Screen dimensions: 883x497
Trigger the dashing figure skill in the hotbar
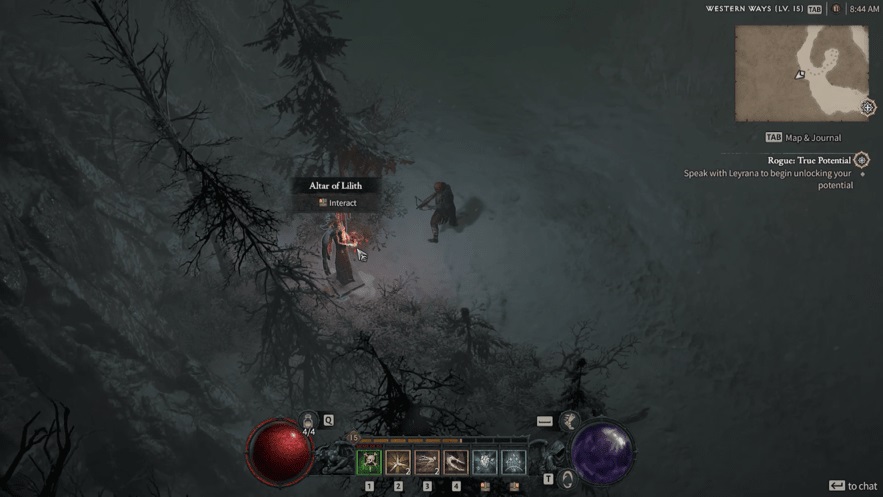427,462
